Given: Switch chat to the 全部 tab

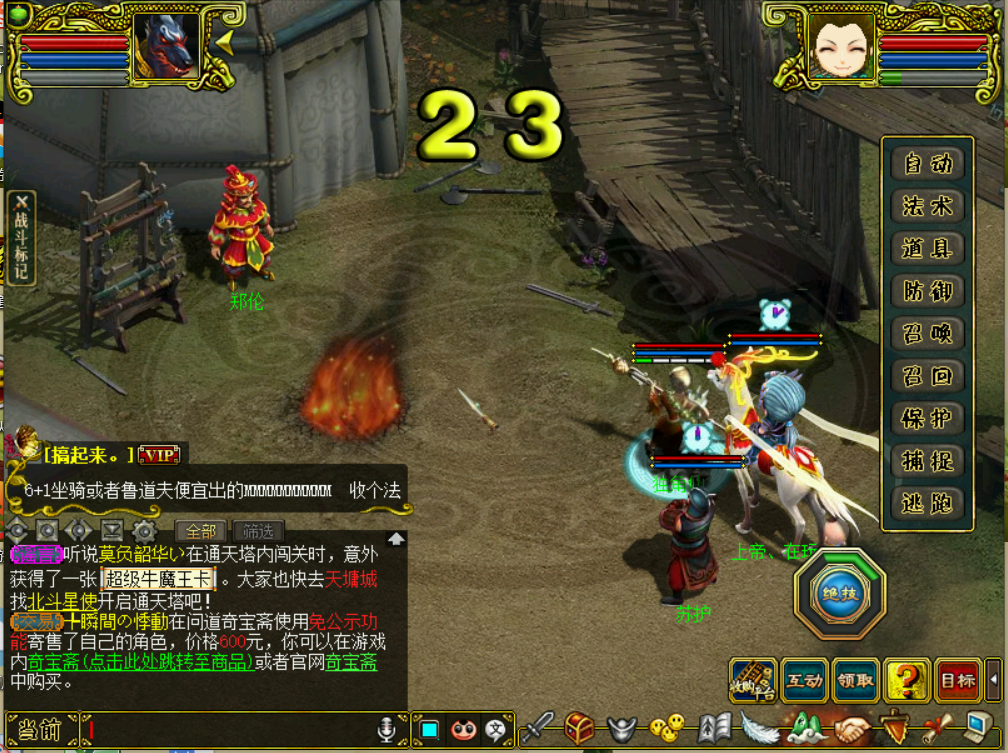Looking at the screenshot, I should click(x=201, y=532).
